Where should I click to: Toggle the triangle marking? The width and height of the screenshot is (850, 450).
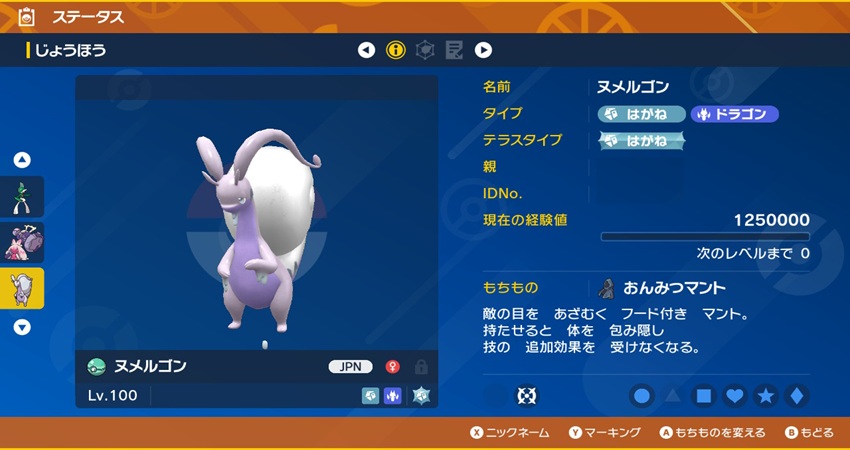pos(673,396)
